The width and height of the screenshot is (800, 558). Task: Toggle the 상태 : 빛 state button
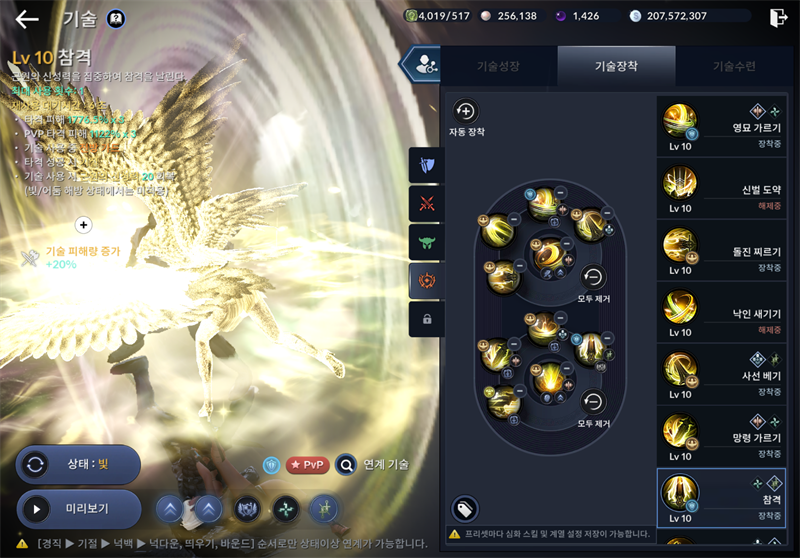(x=78, y=465)
